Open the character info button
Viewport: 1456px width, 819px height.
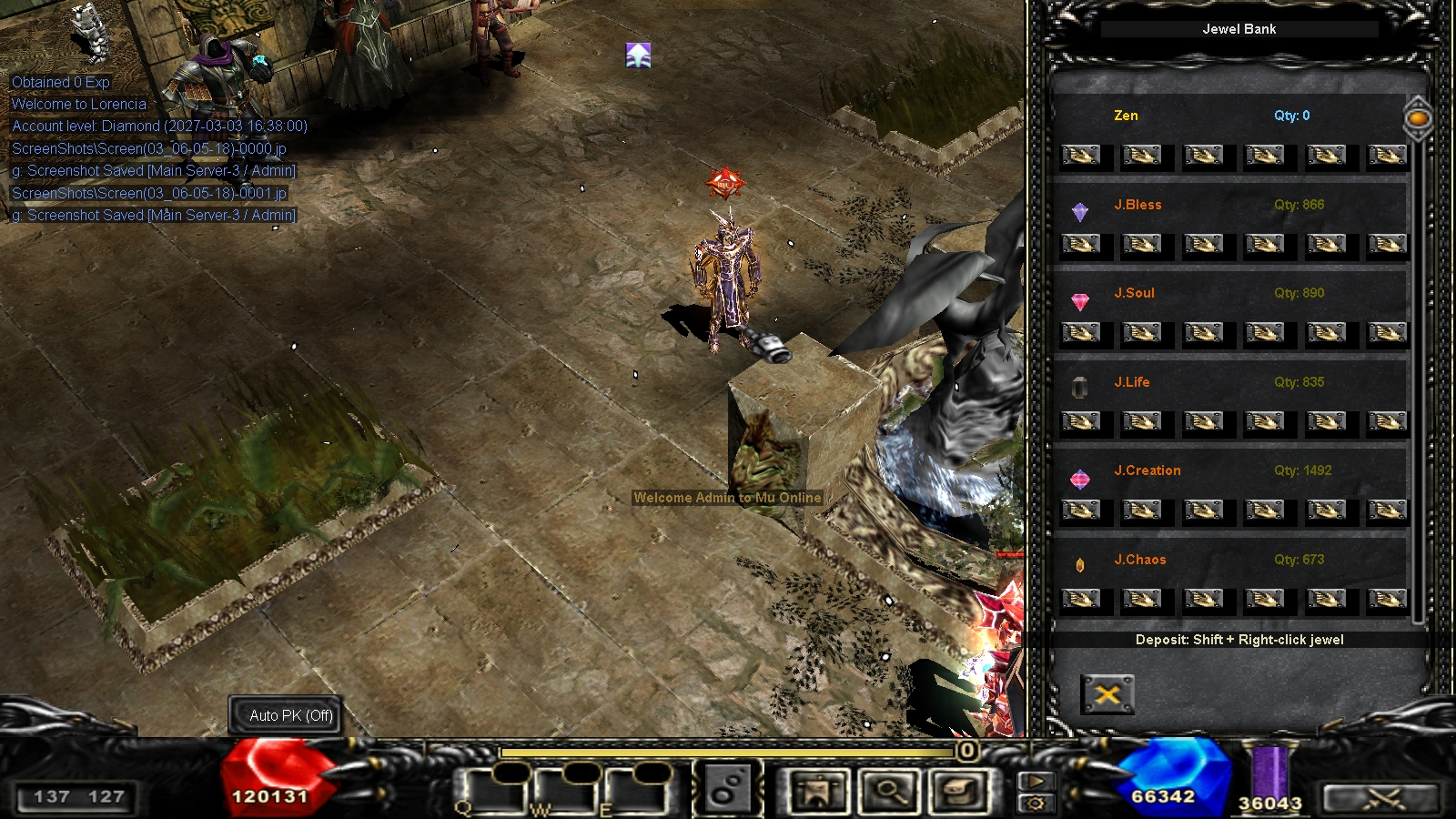(818, 792)
